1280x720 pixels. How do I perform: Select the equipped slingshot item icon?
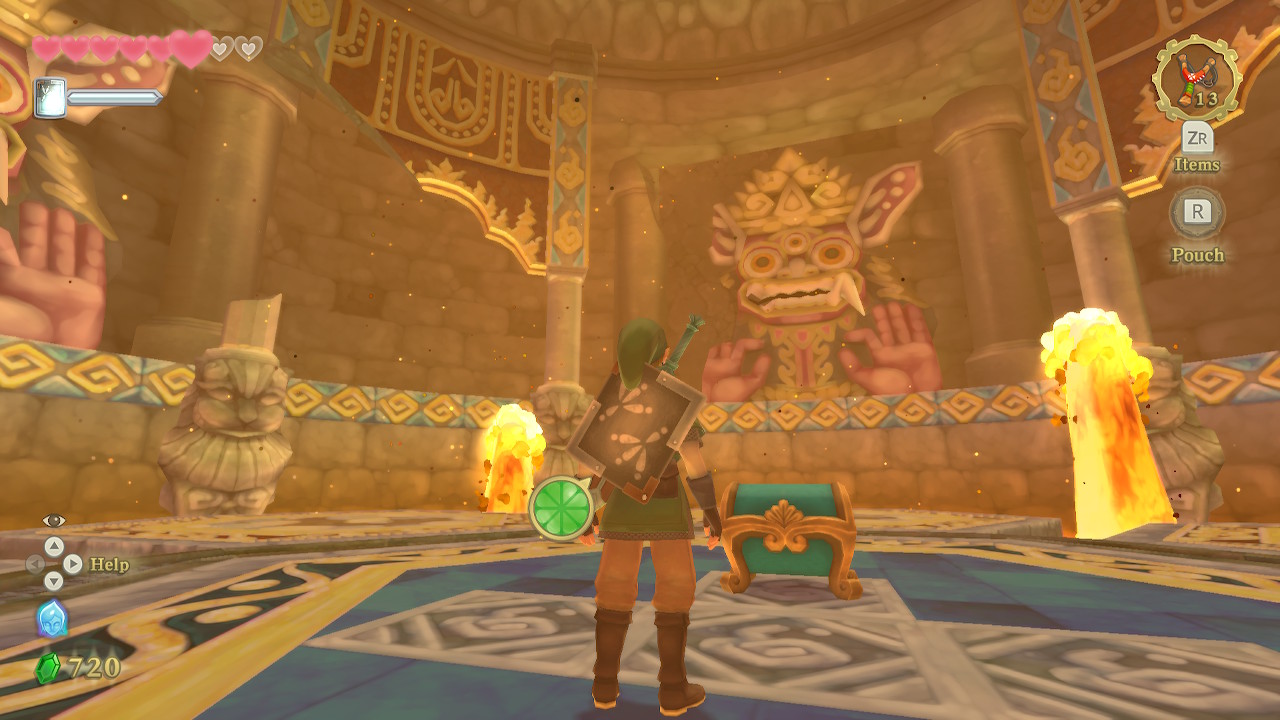point(1196,79)
